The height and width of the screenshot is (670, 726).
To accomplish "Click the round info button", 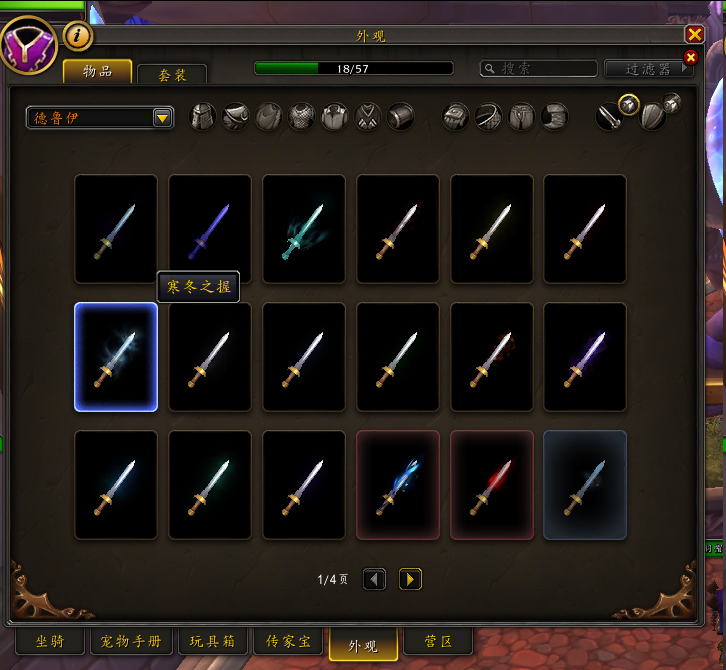I will (x=78, y=37).
